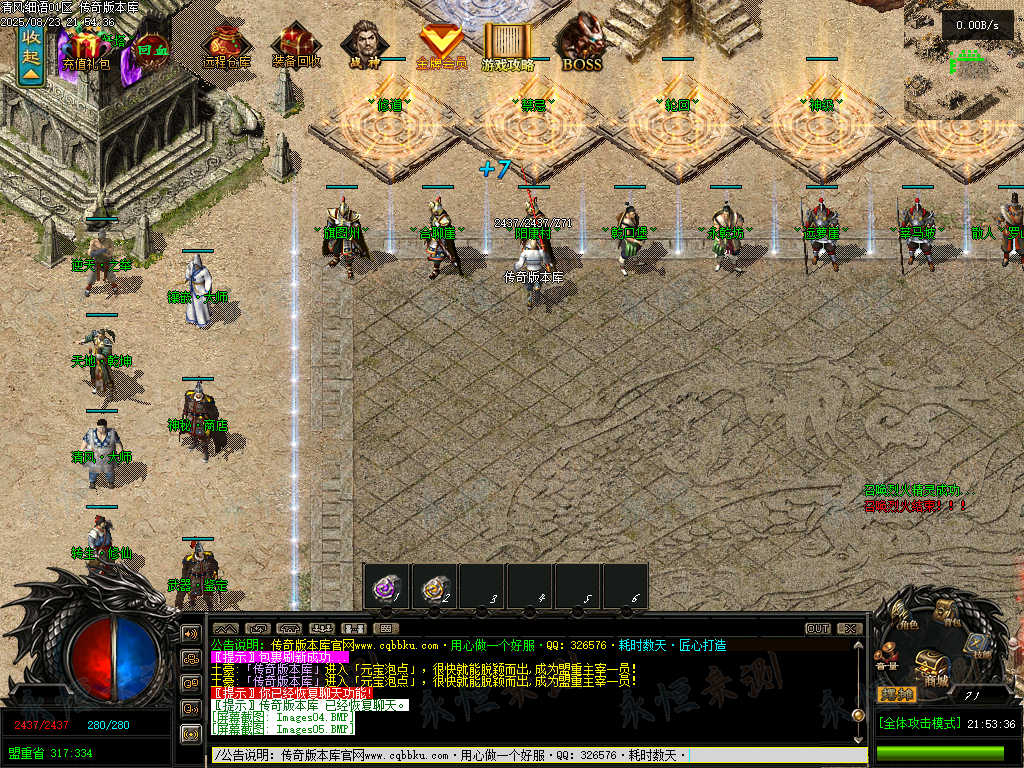Switch the 全体攻击模式 attack mode
1024x768 pixels.
pyautogui.click(x=919, y=723)
